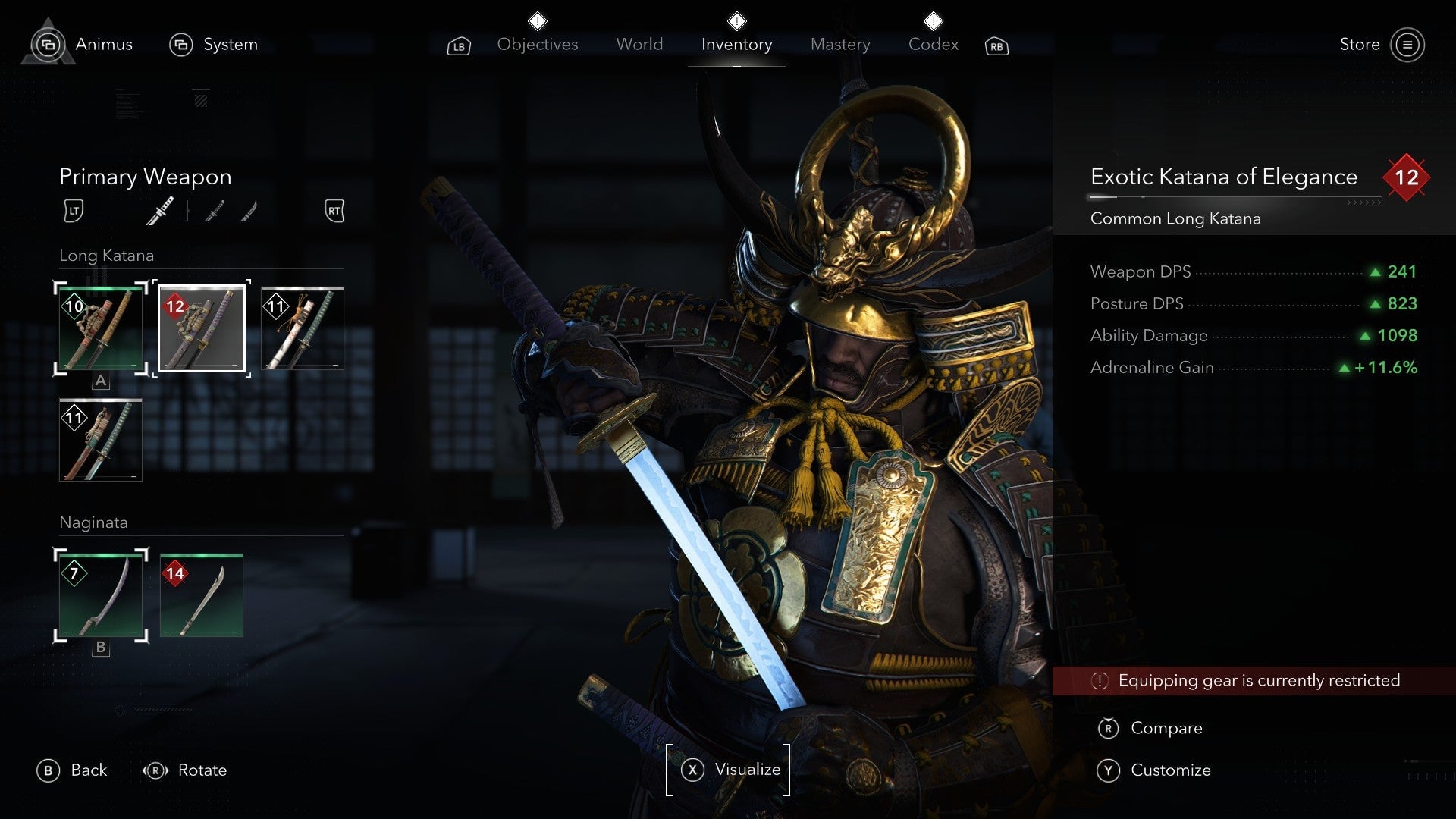
Task: Open the Store via the menu icon
Action: [x=1409, y=44]
